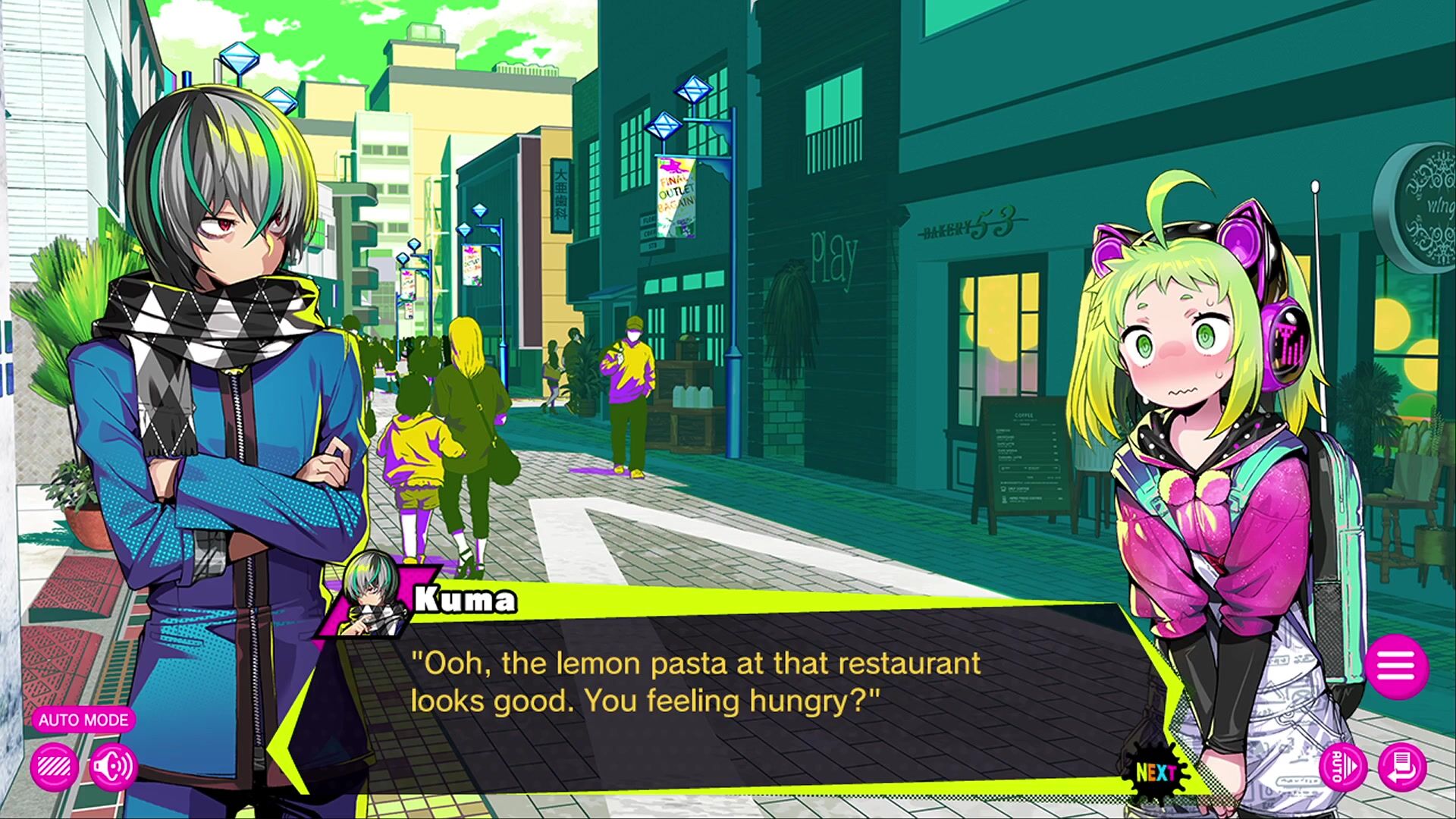Advance dialogue with the NEXT splat button
Viewport: 1456px width, 819px height.
click(1155, 771)
